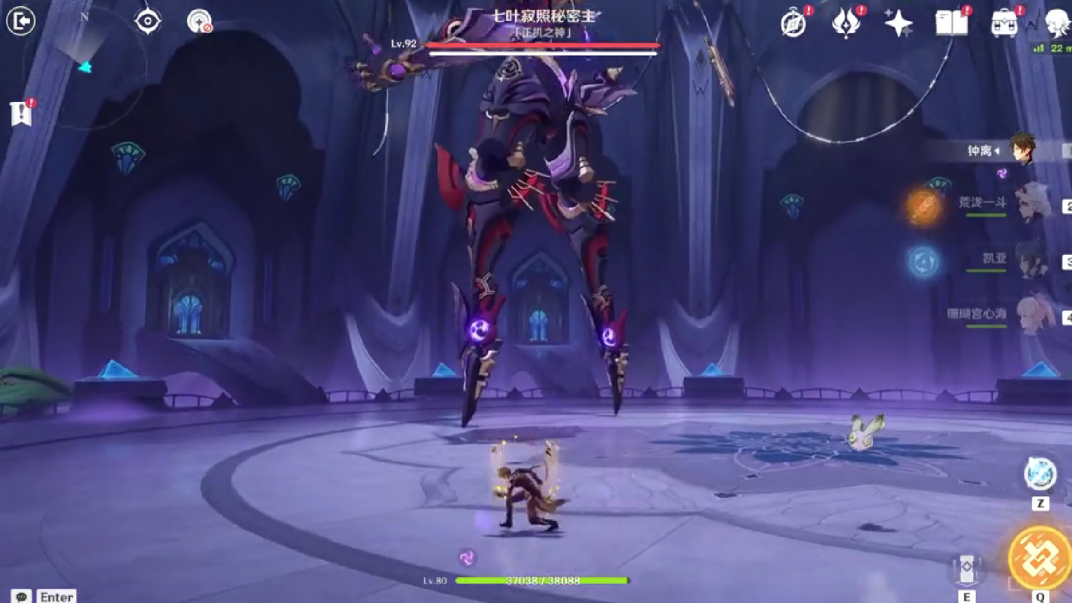Leave the domain via the exit icon
The image size is (1072, 603).
(20, 21)
